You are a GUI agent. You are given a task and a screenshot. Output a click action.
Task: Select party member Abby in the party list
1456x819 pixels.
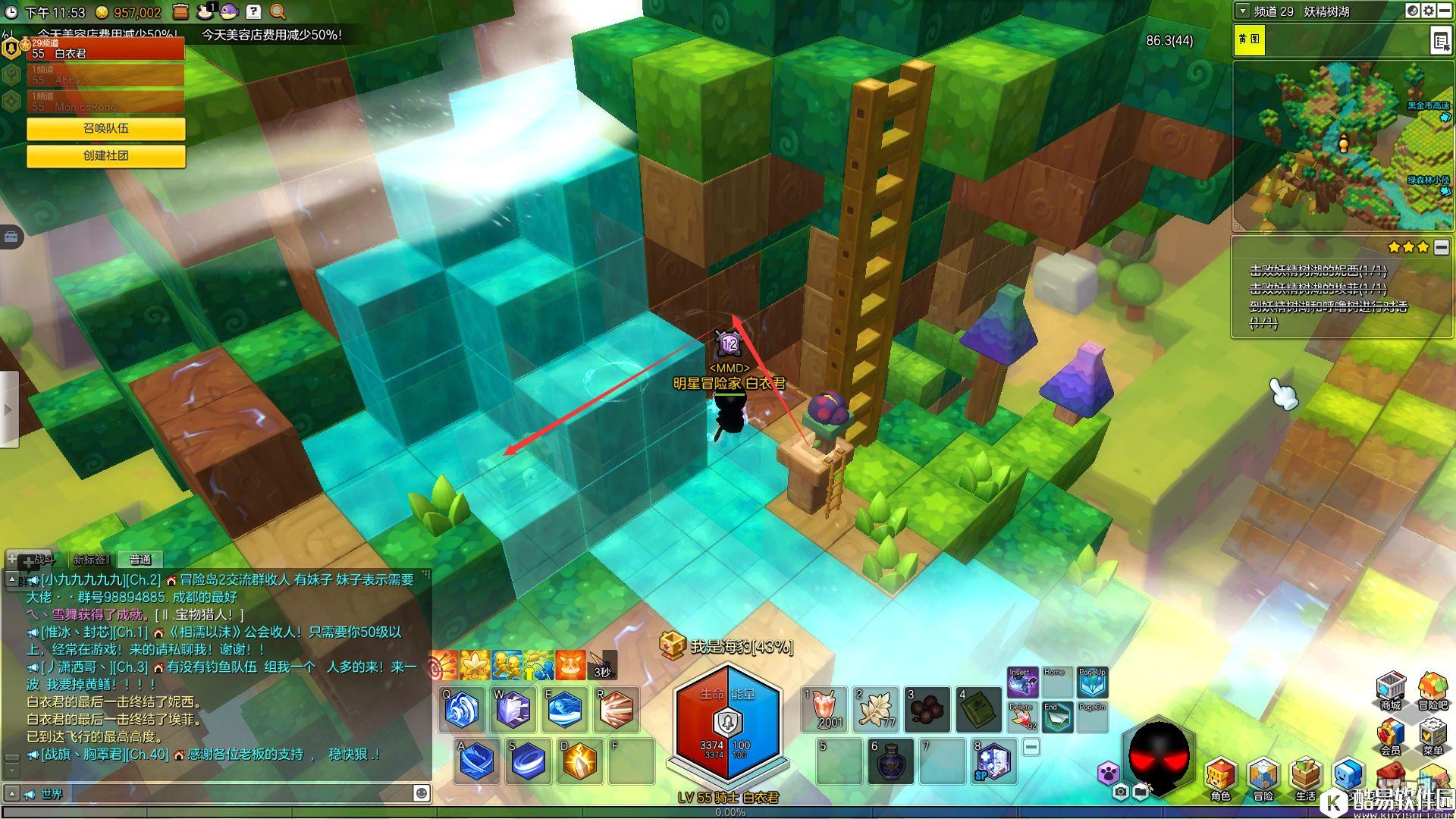coord(106,76)
